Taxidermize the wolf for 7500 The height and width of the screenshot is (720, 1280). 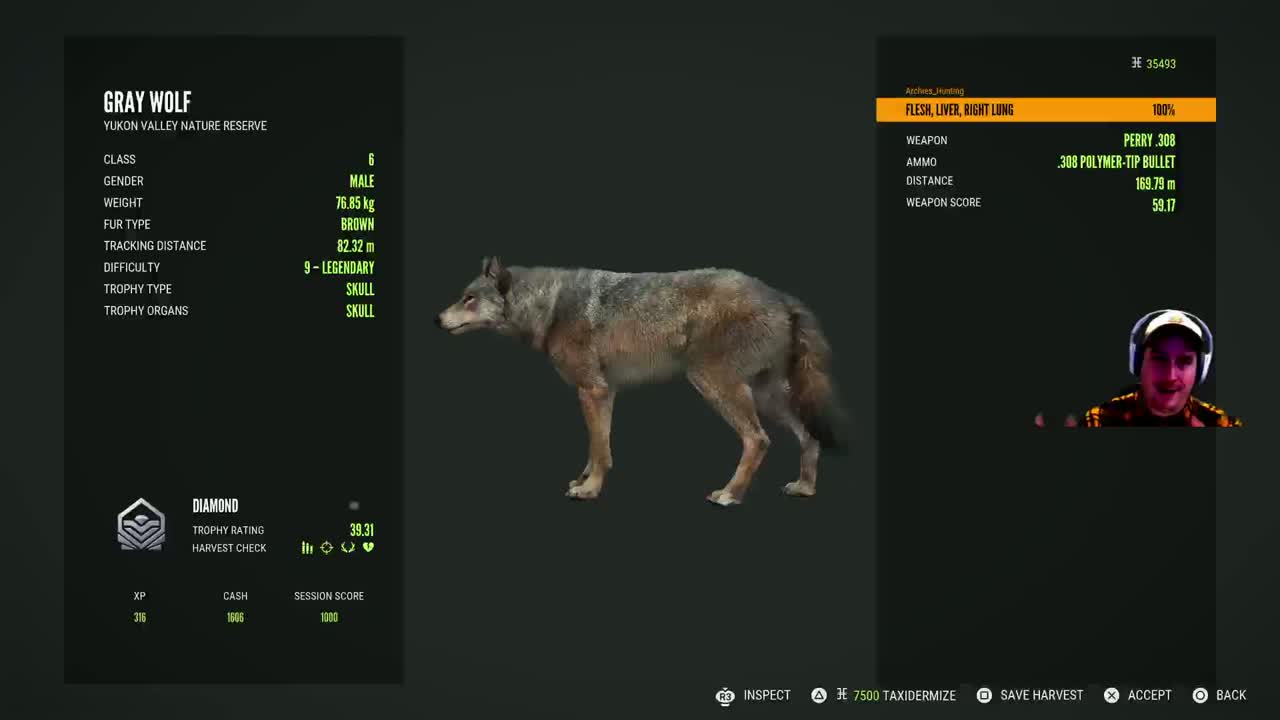tap(886, 695)
